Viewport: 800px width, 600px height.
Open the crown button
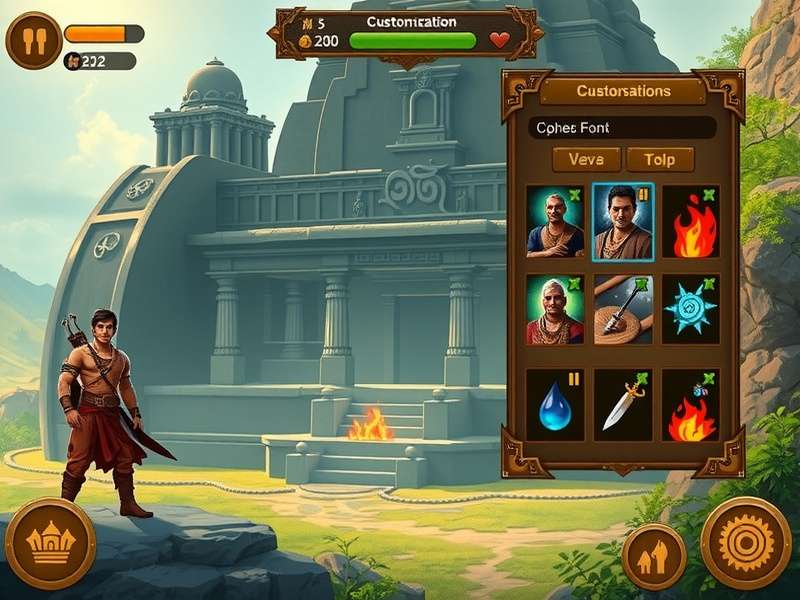coord(50,543)
